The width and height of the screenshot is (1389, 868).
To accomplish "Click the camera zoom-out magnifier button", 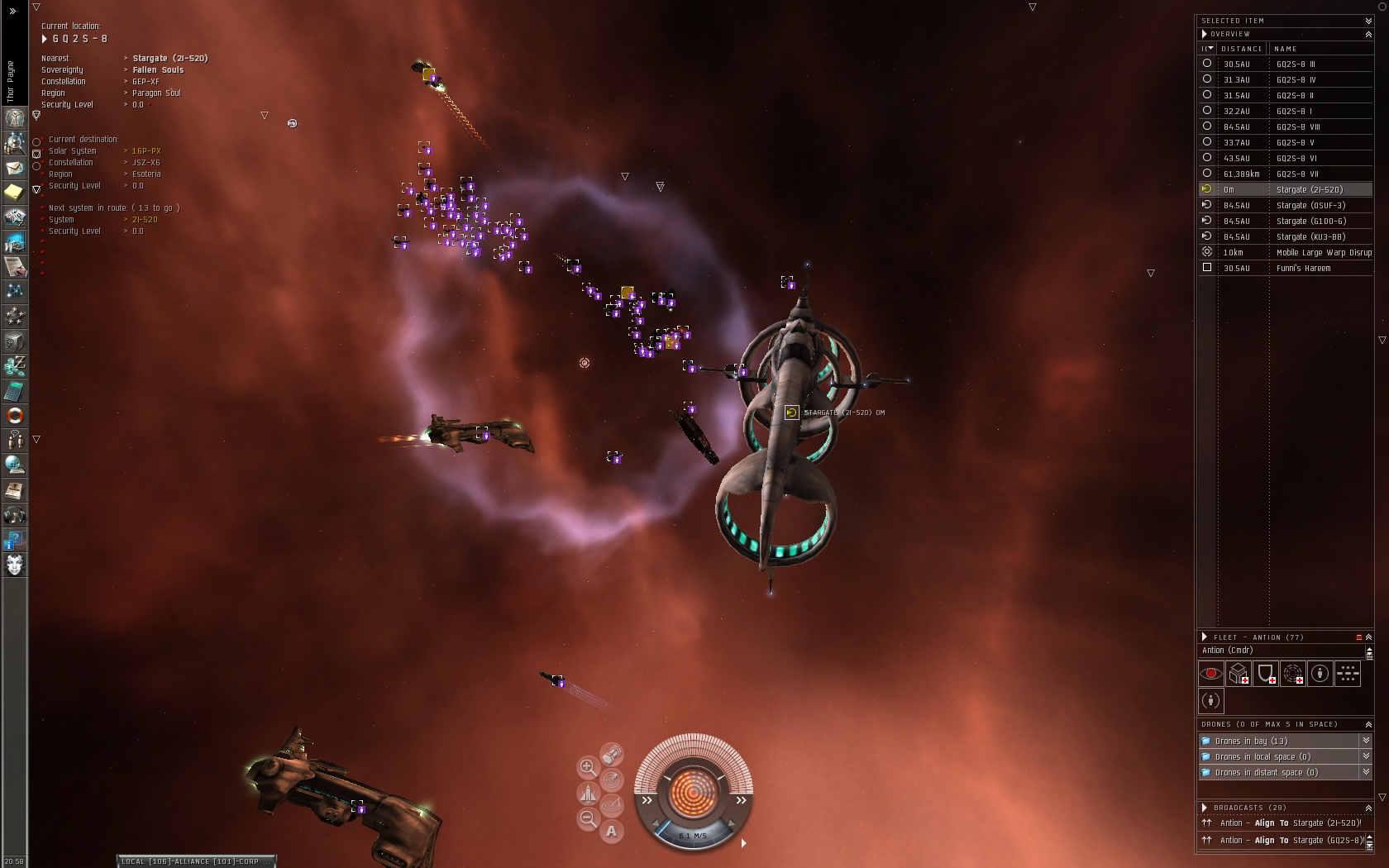I will click(588, 818).
